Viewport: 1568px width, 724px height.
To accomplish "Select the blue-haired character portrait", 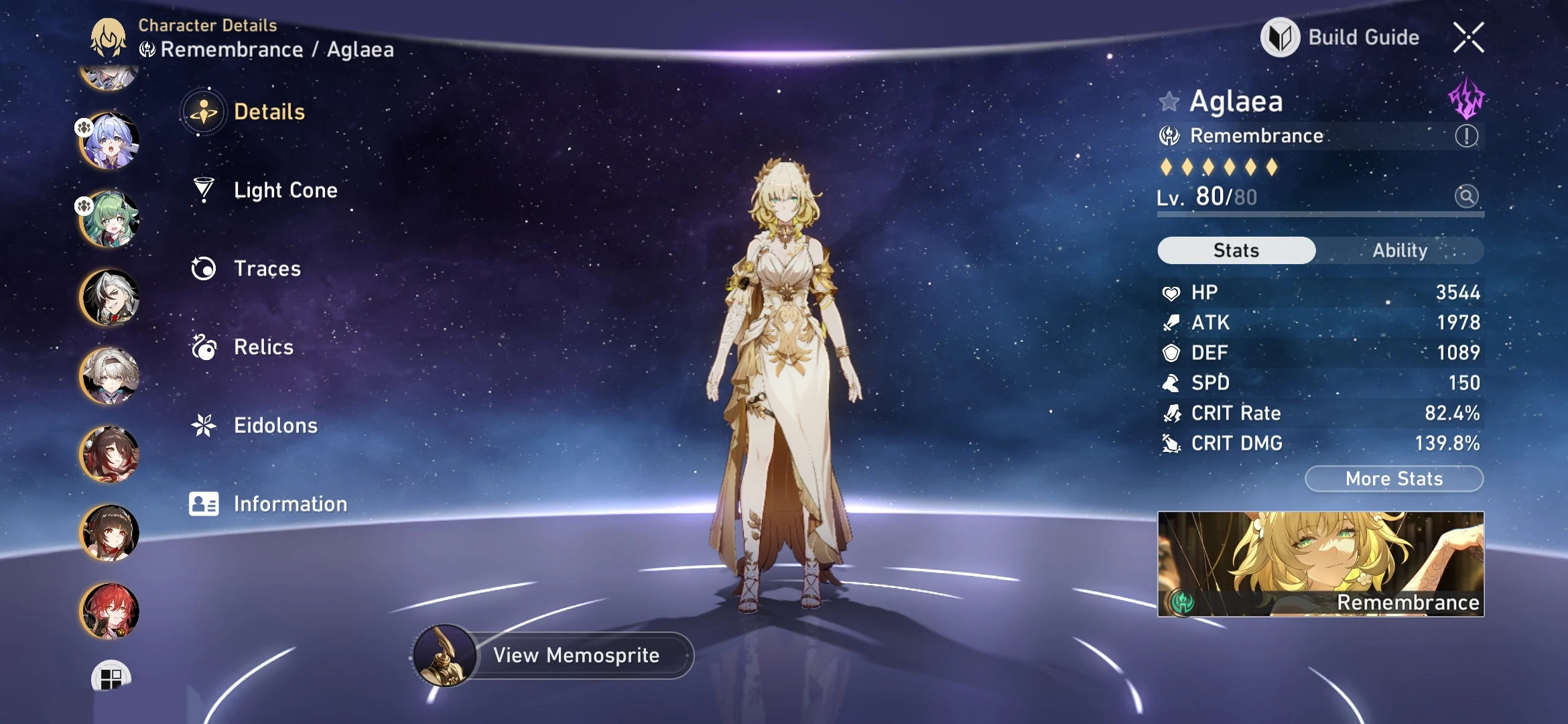I will 109,141.
